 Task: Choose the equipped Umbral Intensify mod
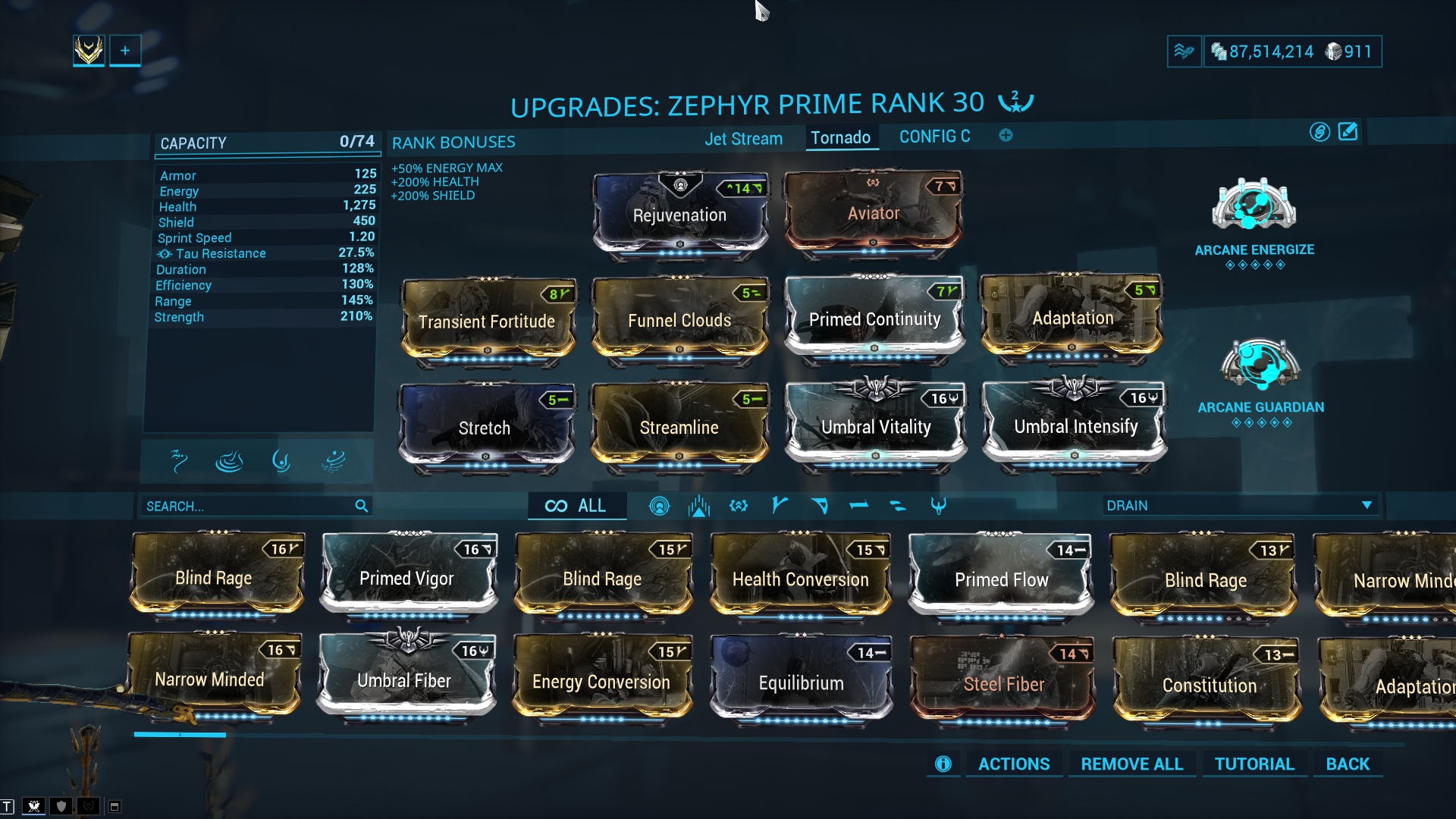(1075, 426)
